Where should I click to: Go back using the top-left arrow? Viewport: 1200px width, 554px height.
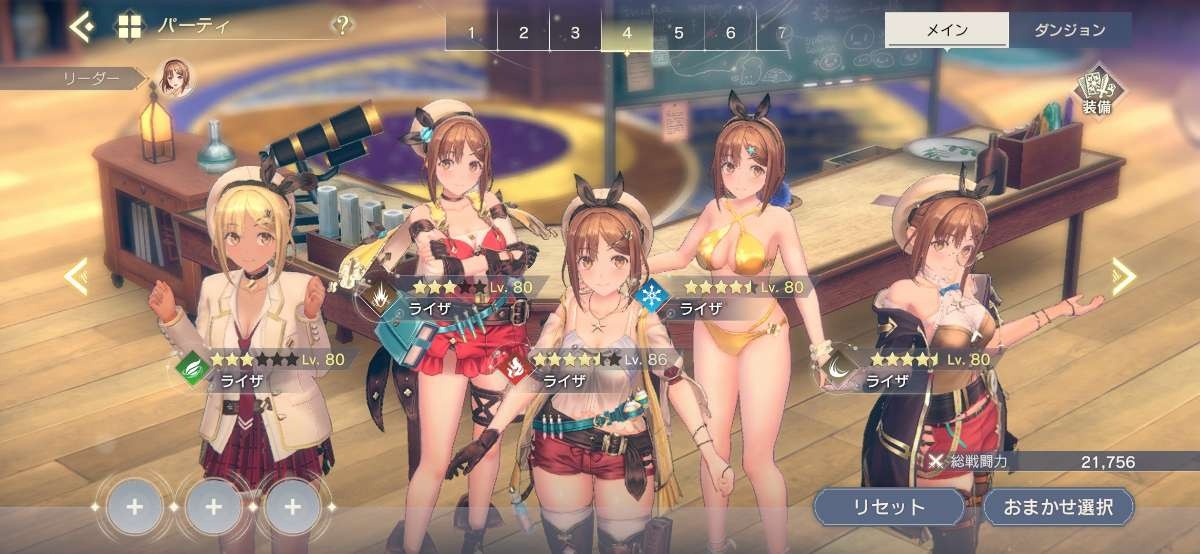(x=81, y=26)
